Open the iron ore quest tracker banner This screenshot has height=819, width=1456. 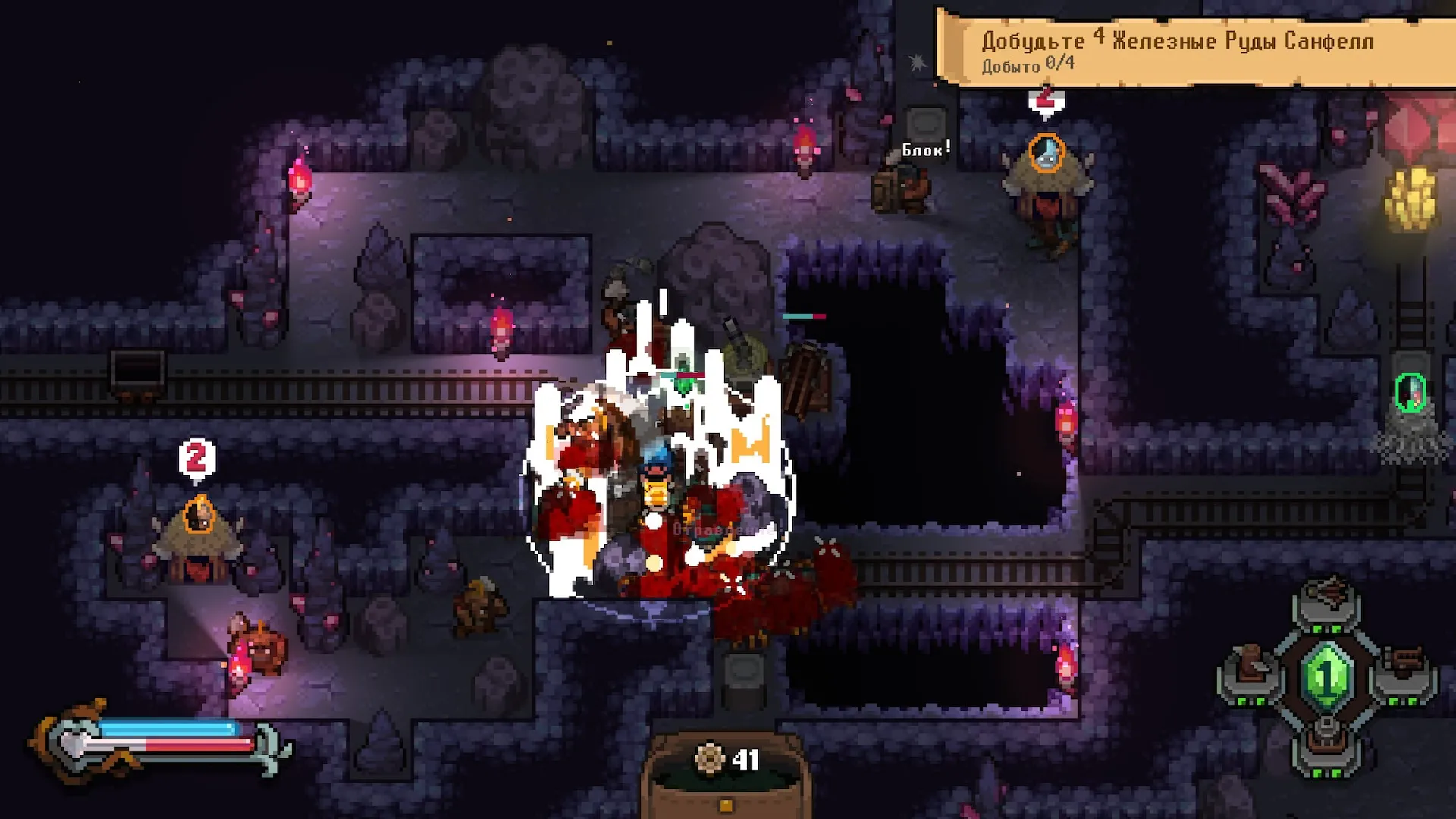pos(1194,49)
